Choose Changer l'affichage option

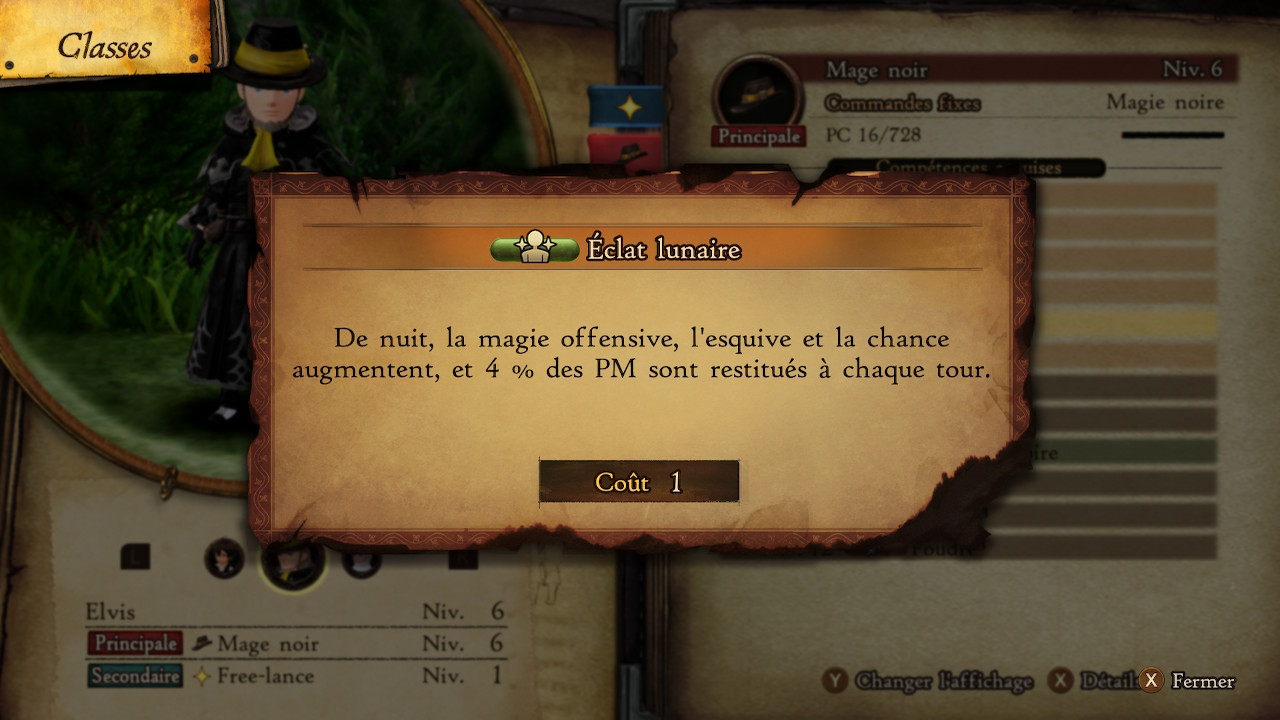click(x=930, y=681)
